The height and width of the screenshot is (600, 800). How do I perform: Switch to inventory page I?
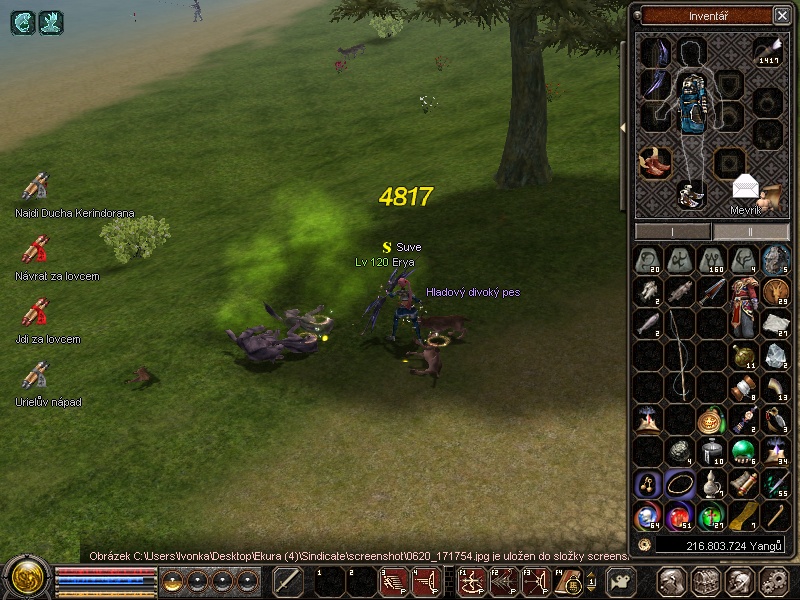pyautogui.click(x=673, y=231)
